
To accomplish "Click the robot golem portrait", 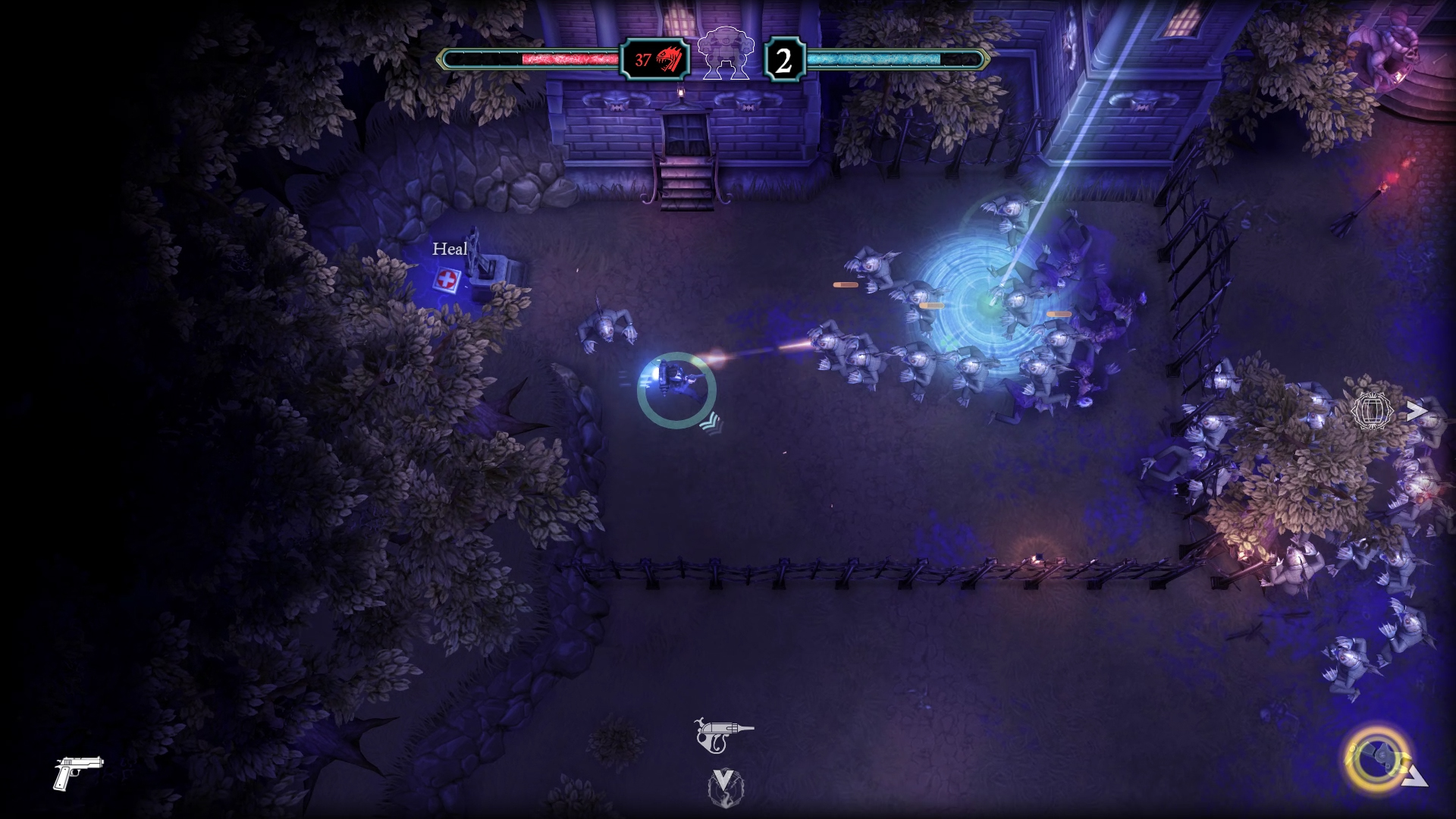I will 726,55.
